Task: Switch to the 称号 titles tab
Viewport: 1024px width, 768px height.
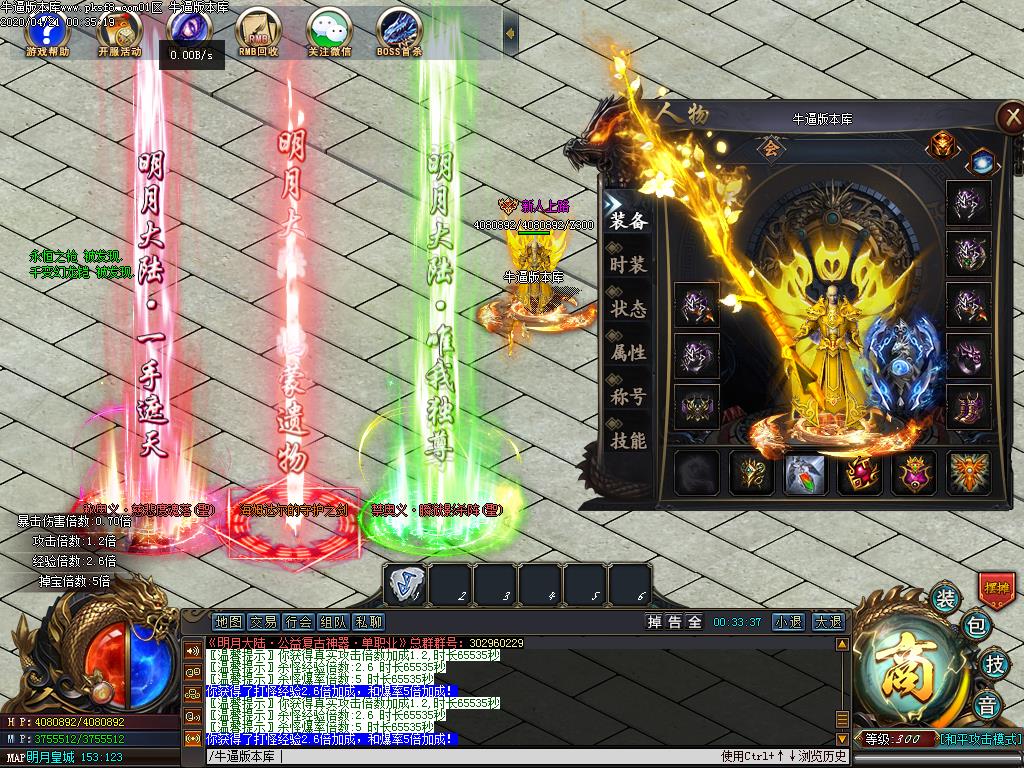Action: (629, 397)
